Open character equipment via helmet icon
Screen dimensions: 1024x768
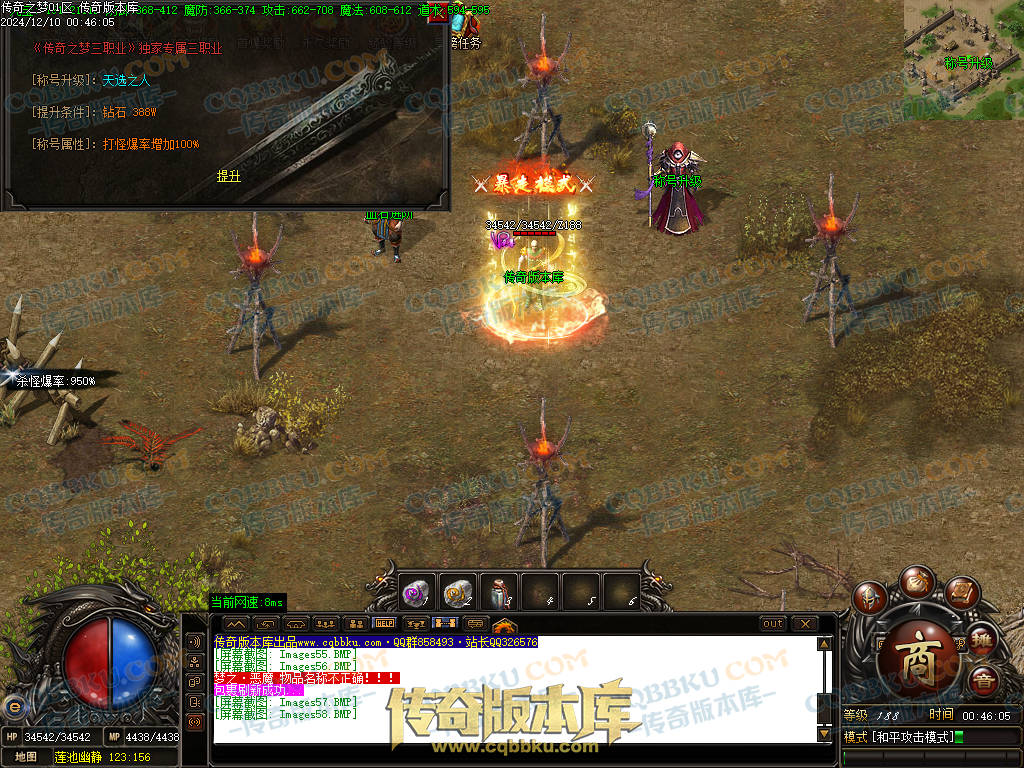pos(870,600)
